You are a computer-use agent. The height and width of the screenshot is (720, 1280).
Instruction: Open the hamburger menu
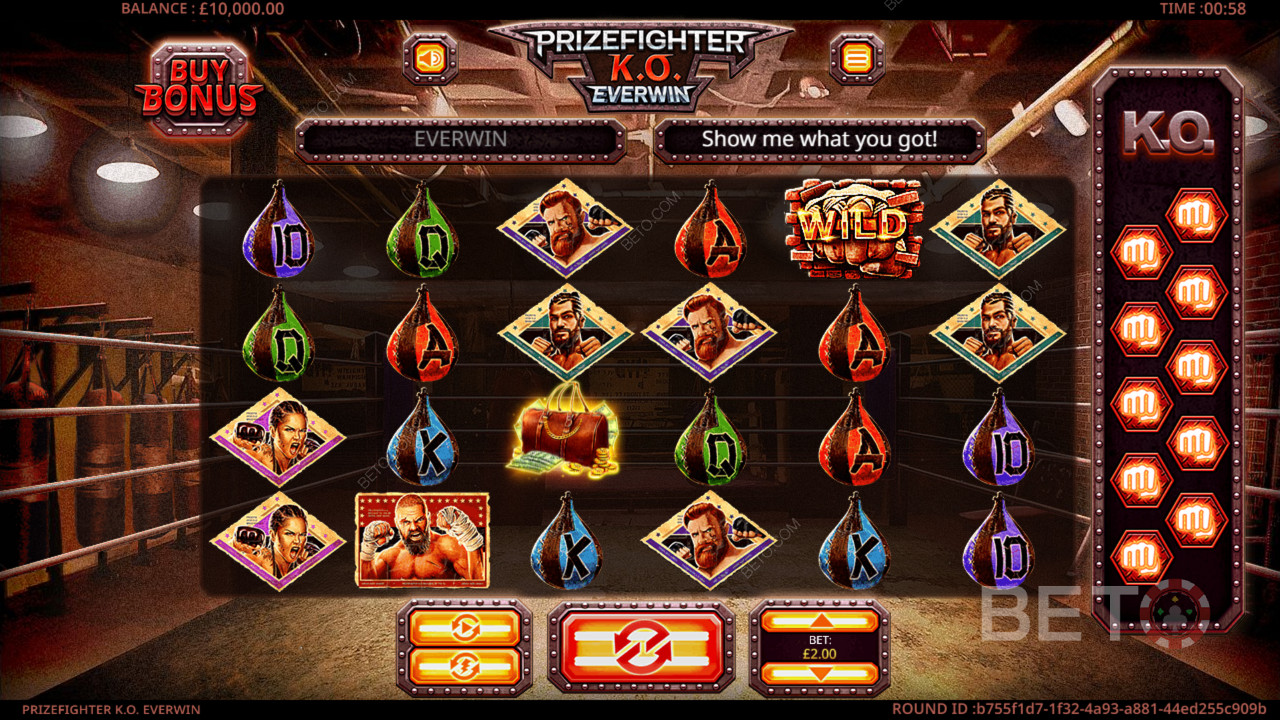click(856, 59)
